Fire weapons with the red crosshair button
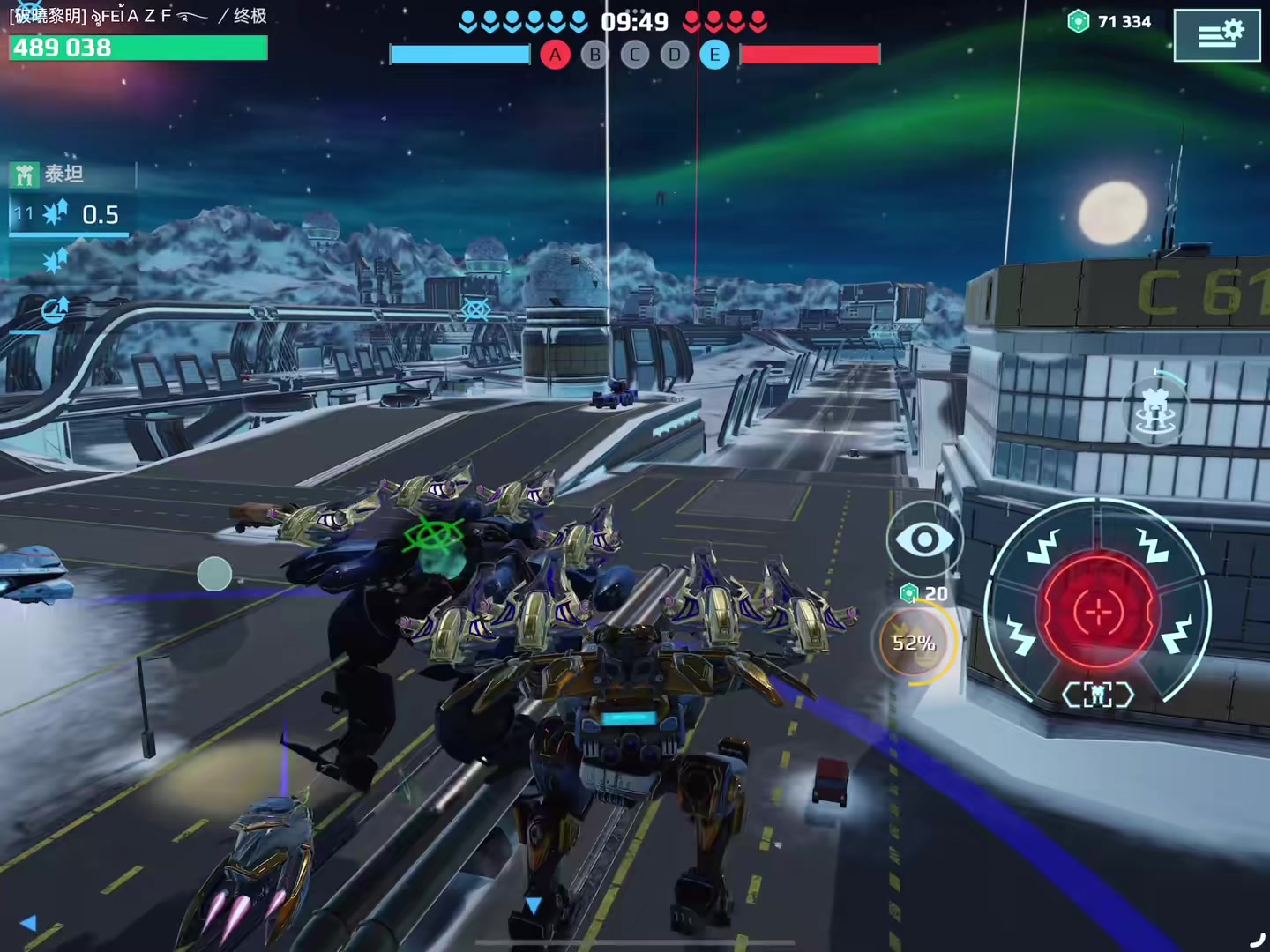Screen dimensions: 1270x952 [1099, 610]
